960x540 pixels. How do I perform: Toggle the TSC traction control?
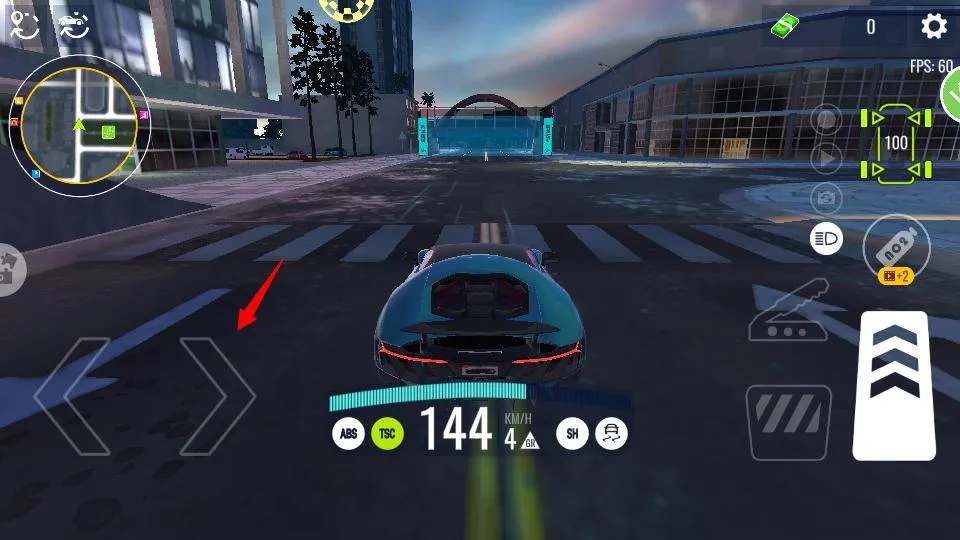(x=387, y=433)
